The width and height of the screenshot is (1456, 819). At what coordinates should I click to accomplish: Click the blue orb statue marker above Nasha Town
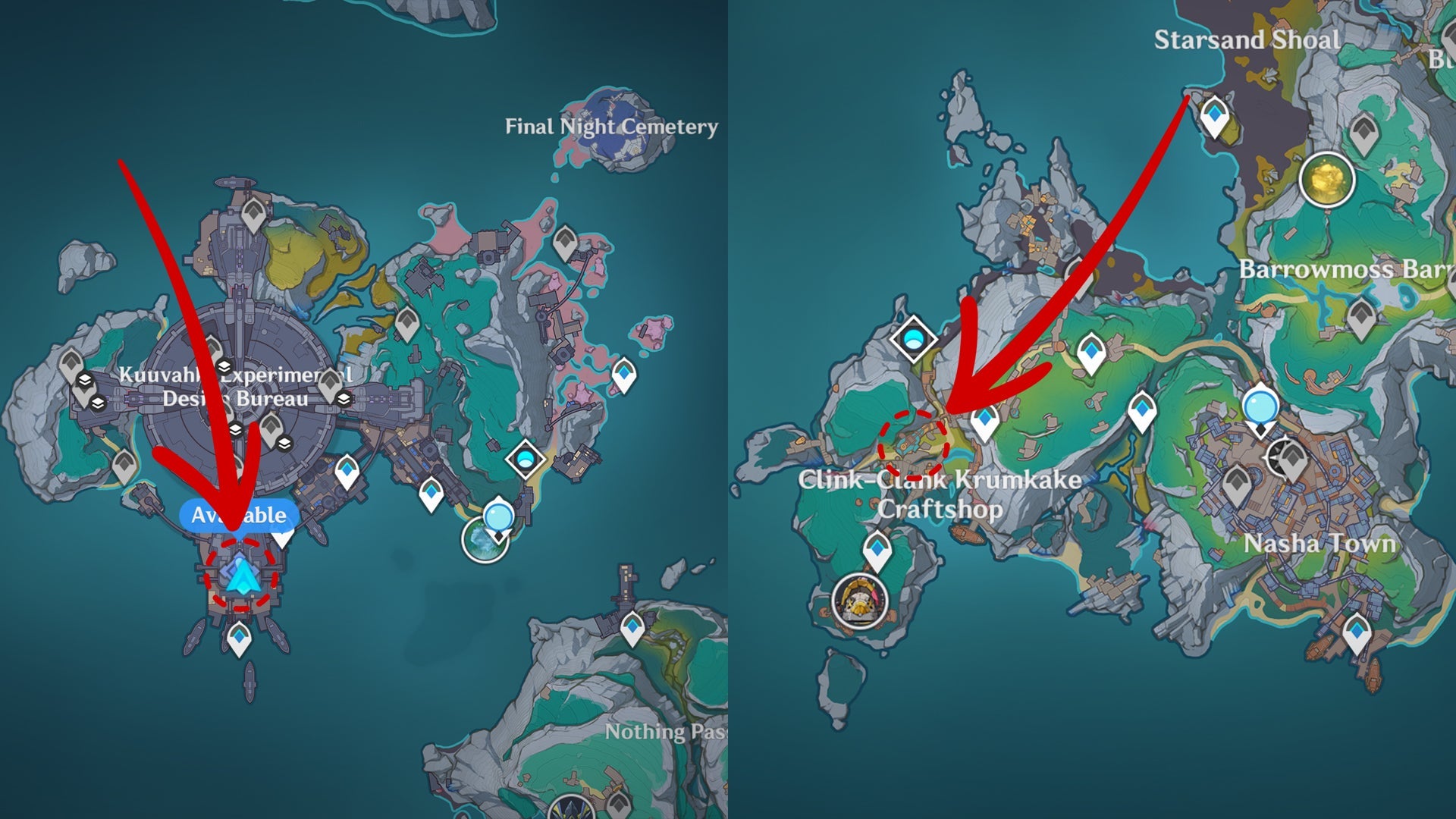tap(1260, 406)
